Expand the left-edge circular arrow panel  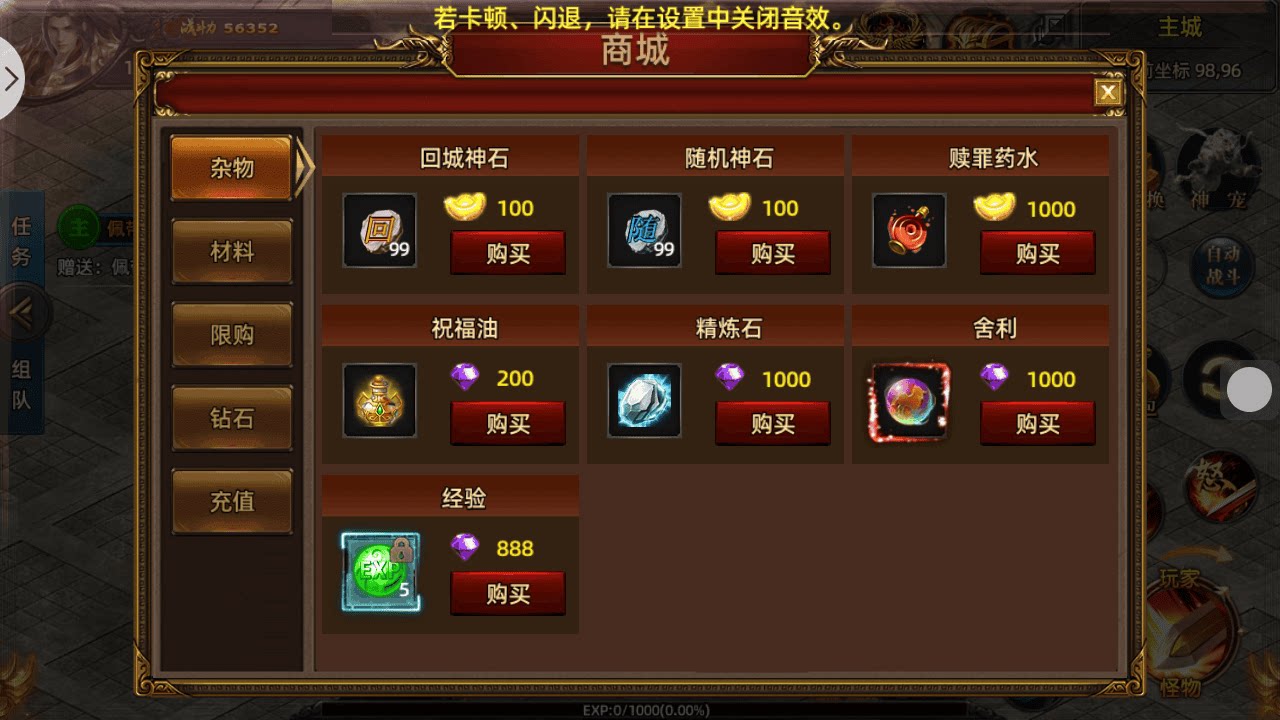click(12, 78)
